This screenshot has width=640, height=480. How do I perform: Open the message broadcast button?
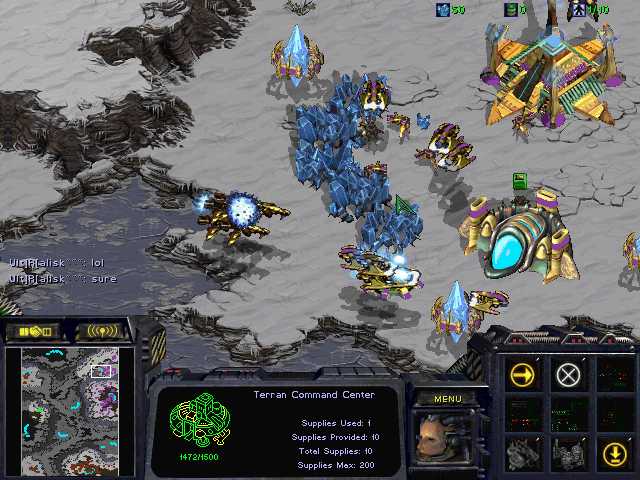click(x=103, y=331)
